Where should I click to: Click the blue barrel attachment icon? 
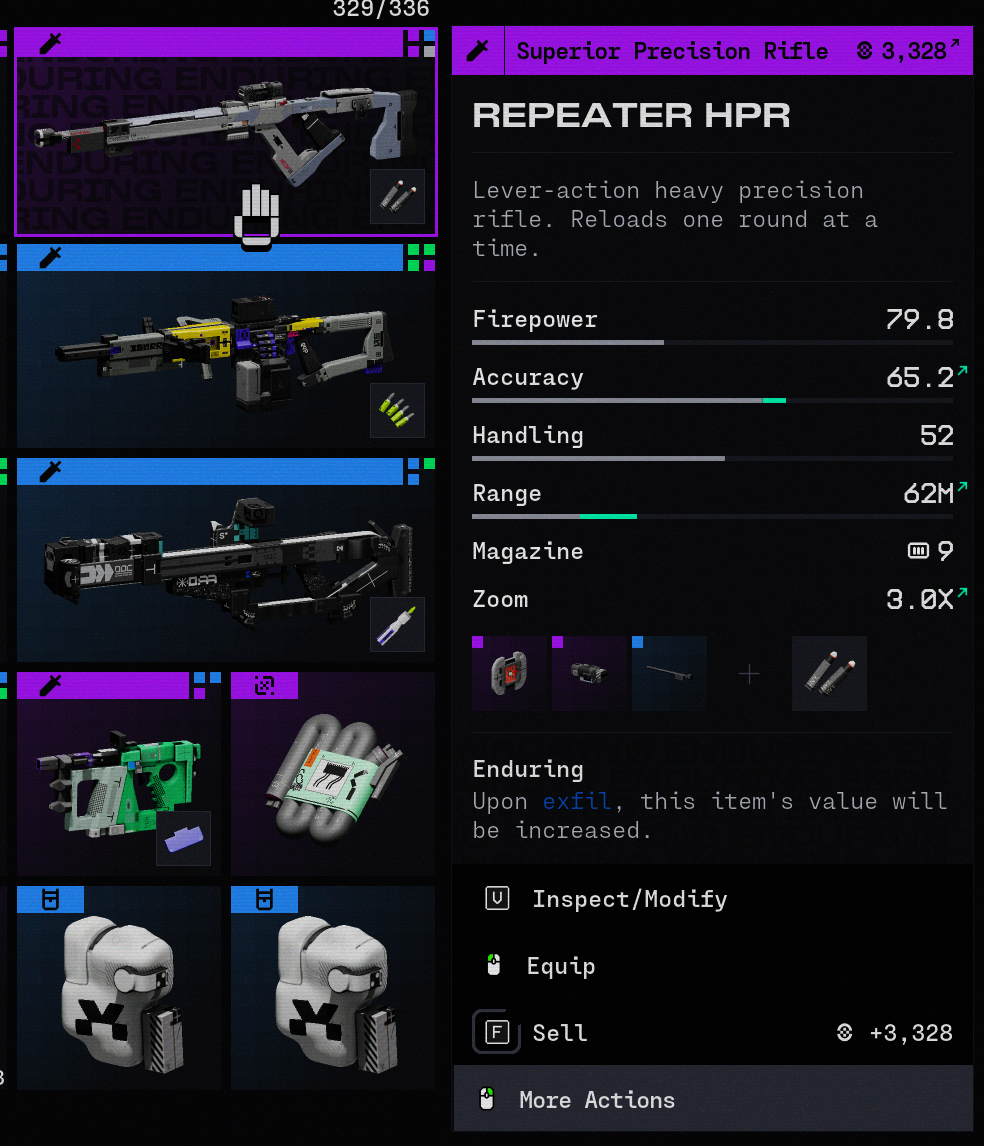tap(669, 674)
